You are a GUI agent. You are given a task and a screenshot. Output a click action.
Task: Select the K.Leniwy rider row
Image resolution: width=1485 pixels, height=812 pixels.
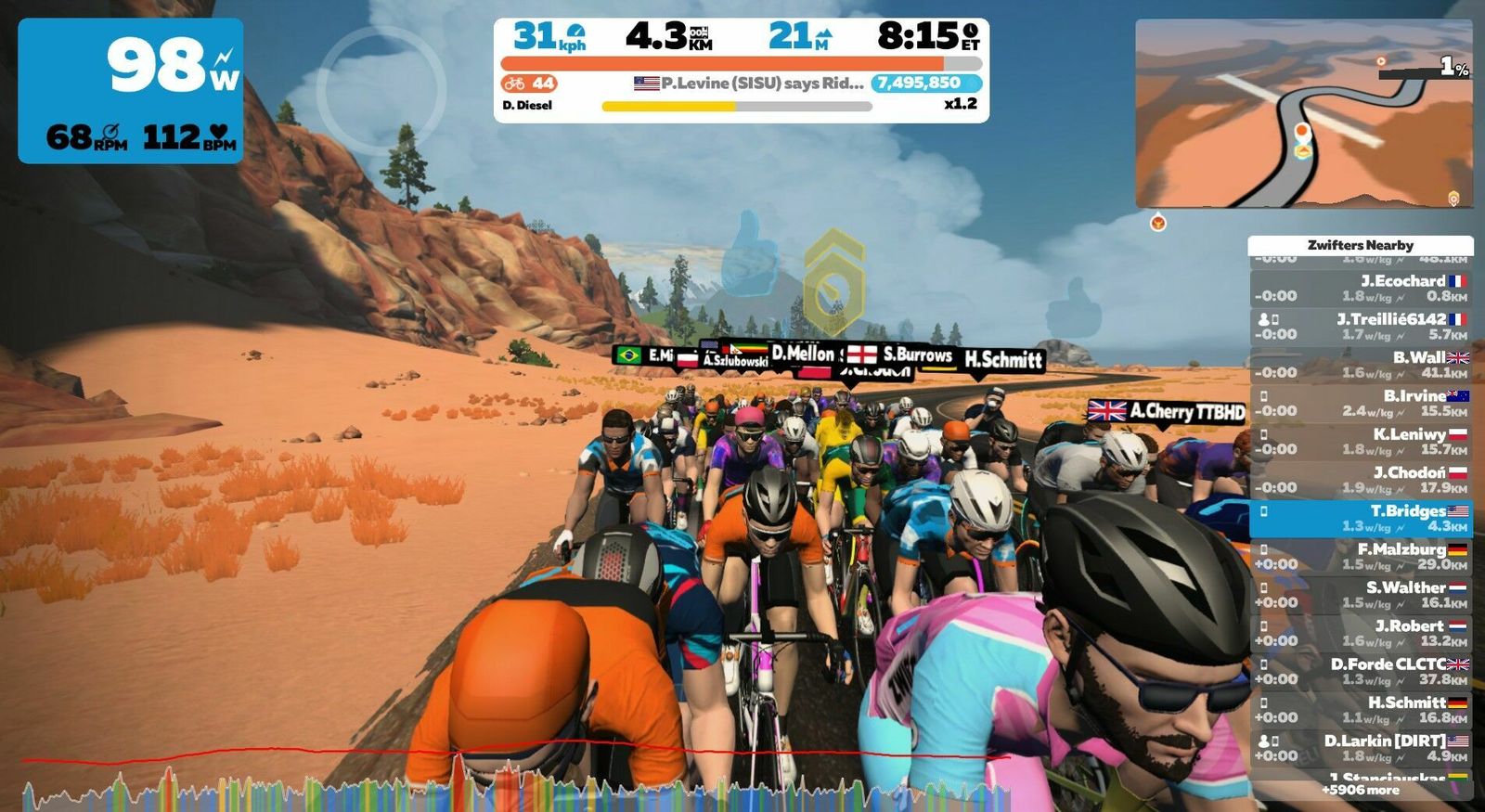coord(1361,441)
